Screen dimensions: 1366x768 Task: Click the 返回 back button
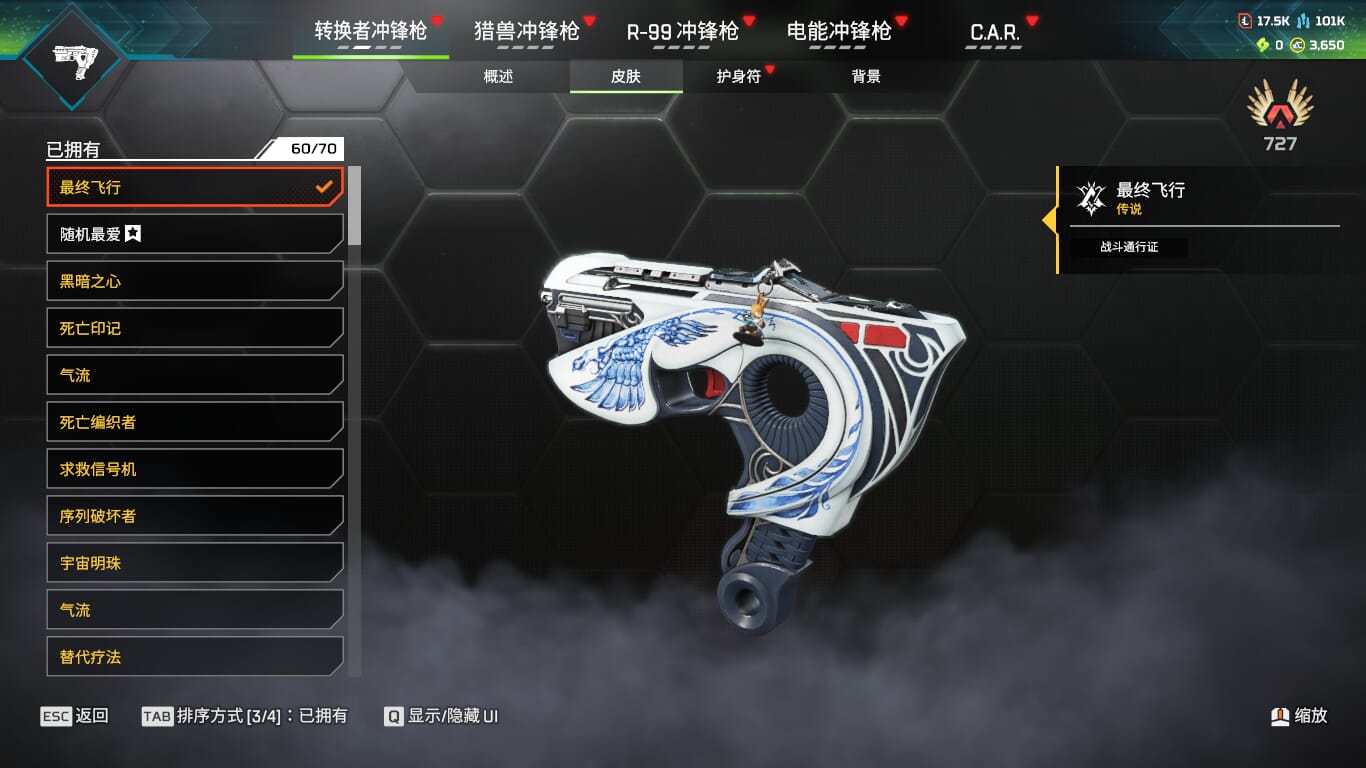tap(75, 716)
